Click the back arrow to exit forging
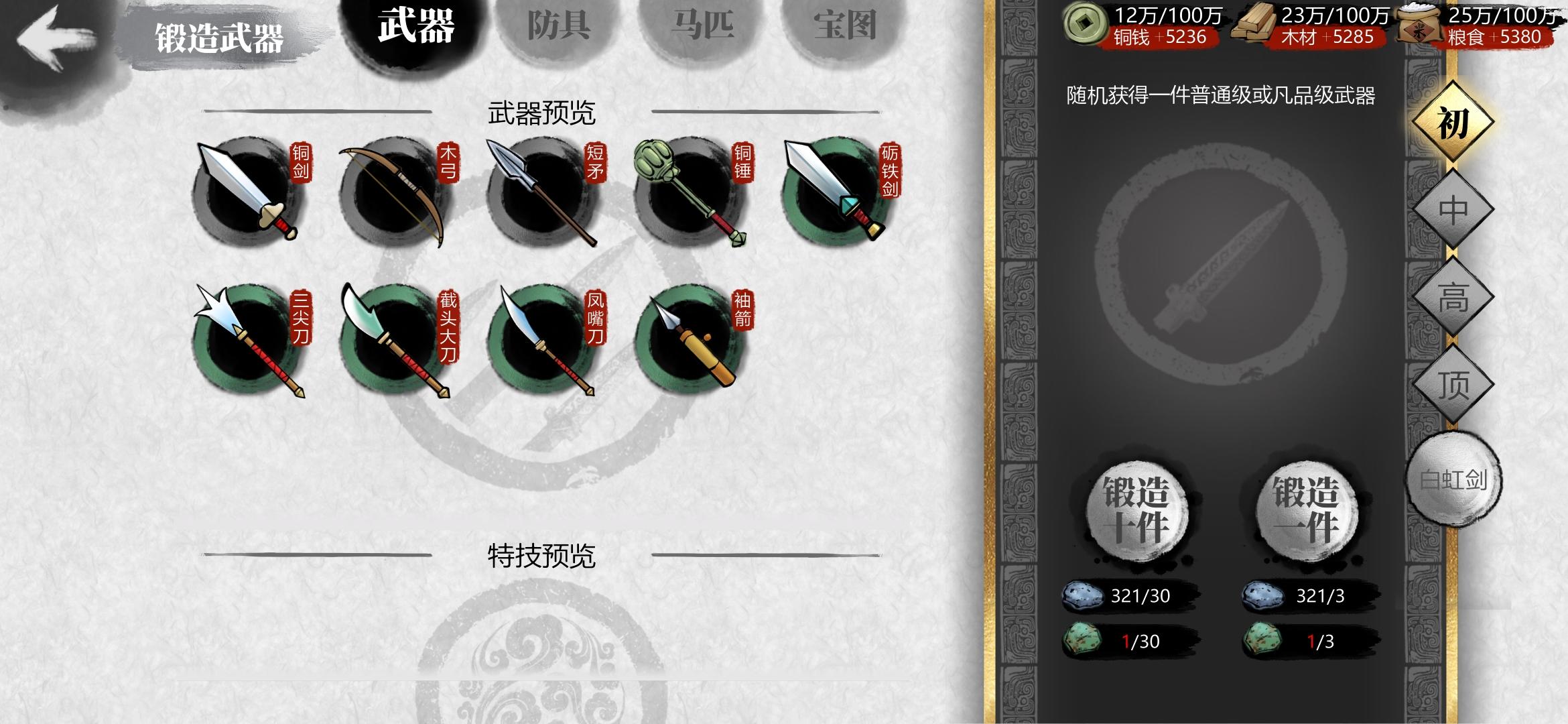This screenshot has height=724, width=1568. tap(57, 37)
